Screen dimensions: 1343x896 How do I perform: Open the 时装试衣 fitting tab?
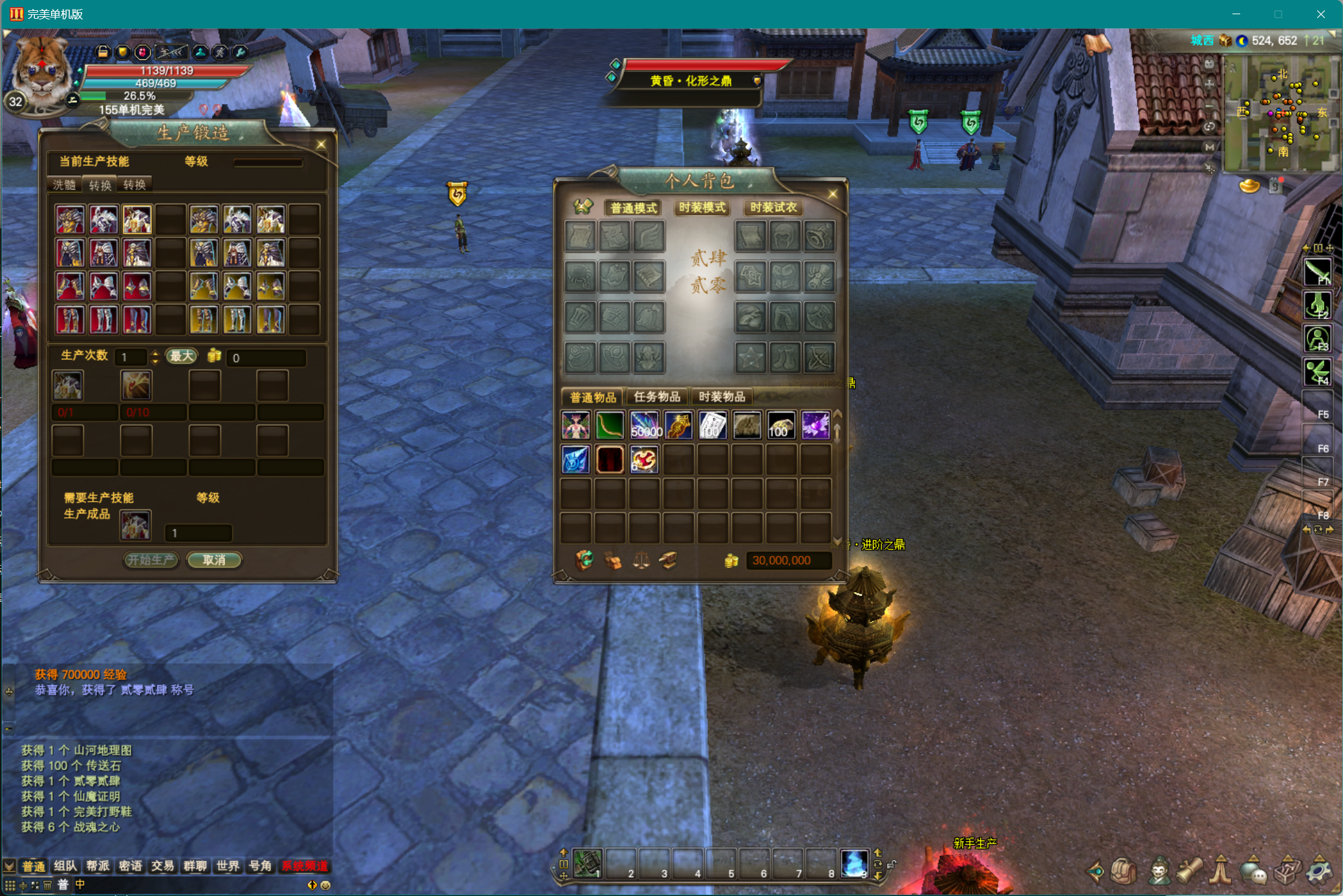pyautogui.click(x=773, y=208)
